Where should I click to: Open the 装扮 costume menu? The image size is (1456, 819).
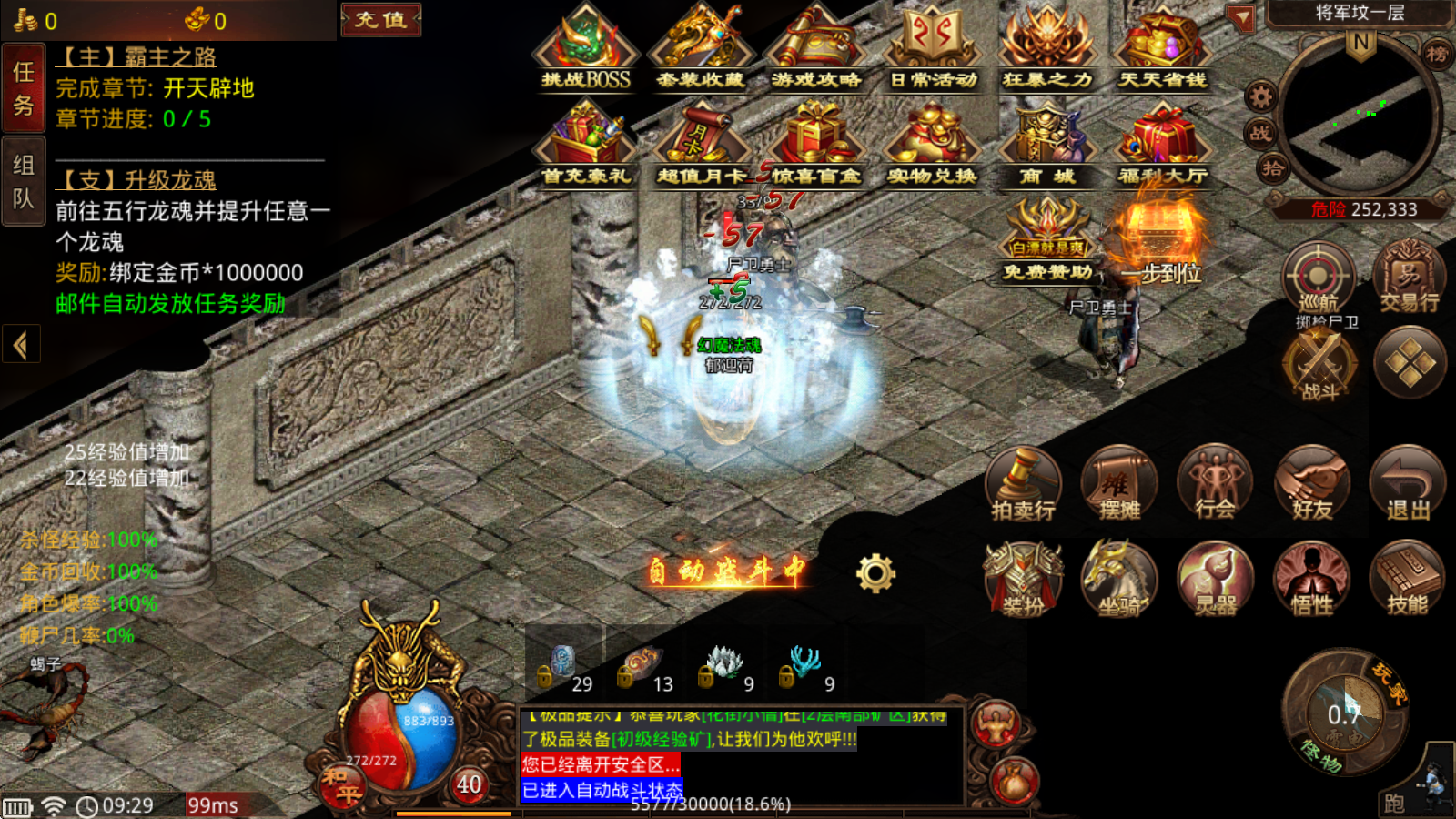[1023, 579]
